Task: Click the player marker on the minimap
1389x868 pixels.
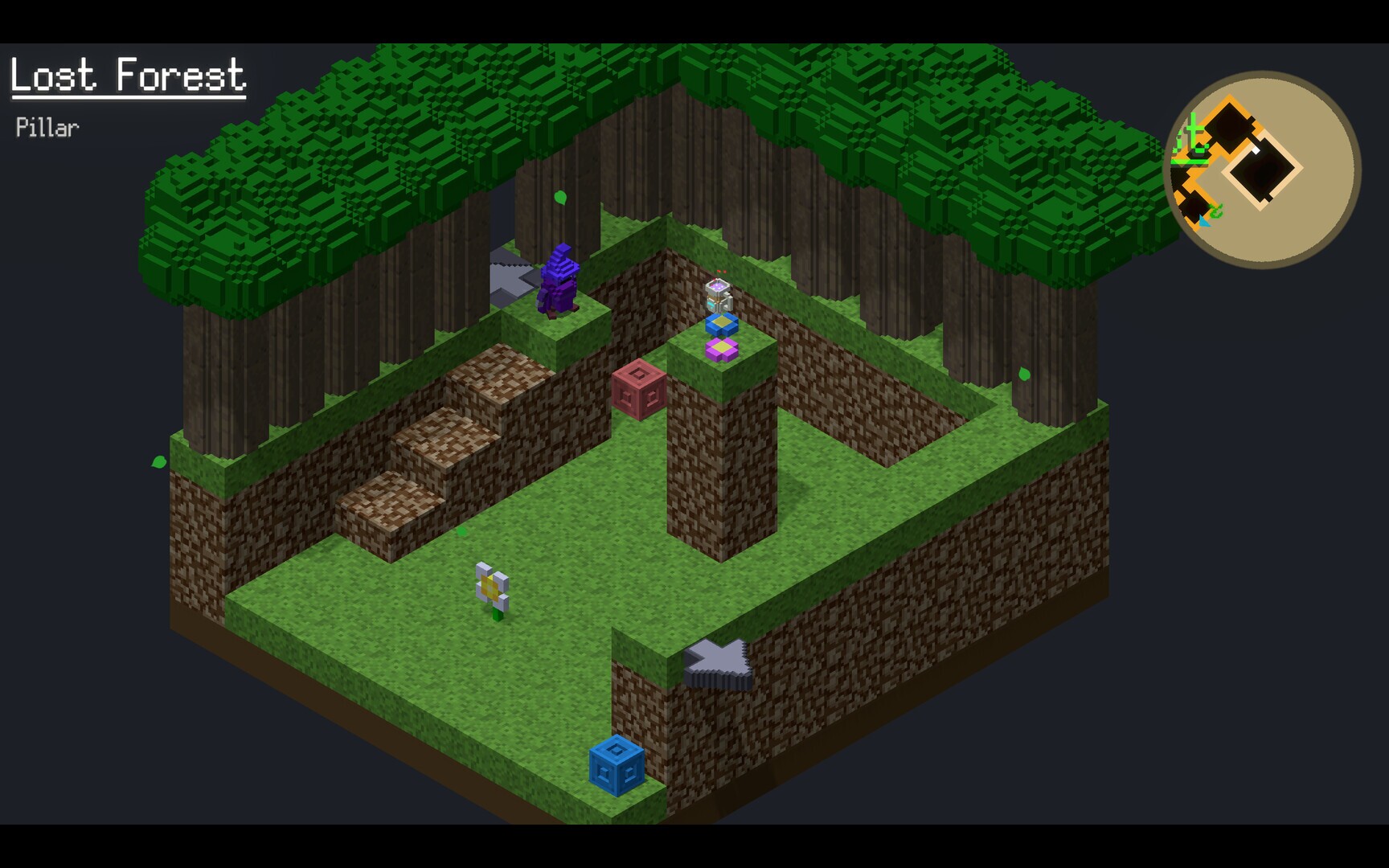Action: [1256, 149]
